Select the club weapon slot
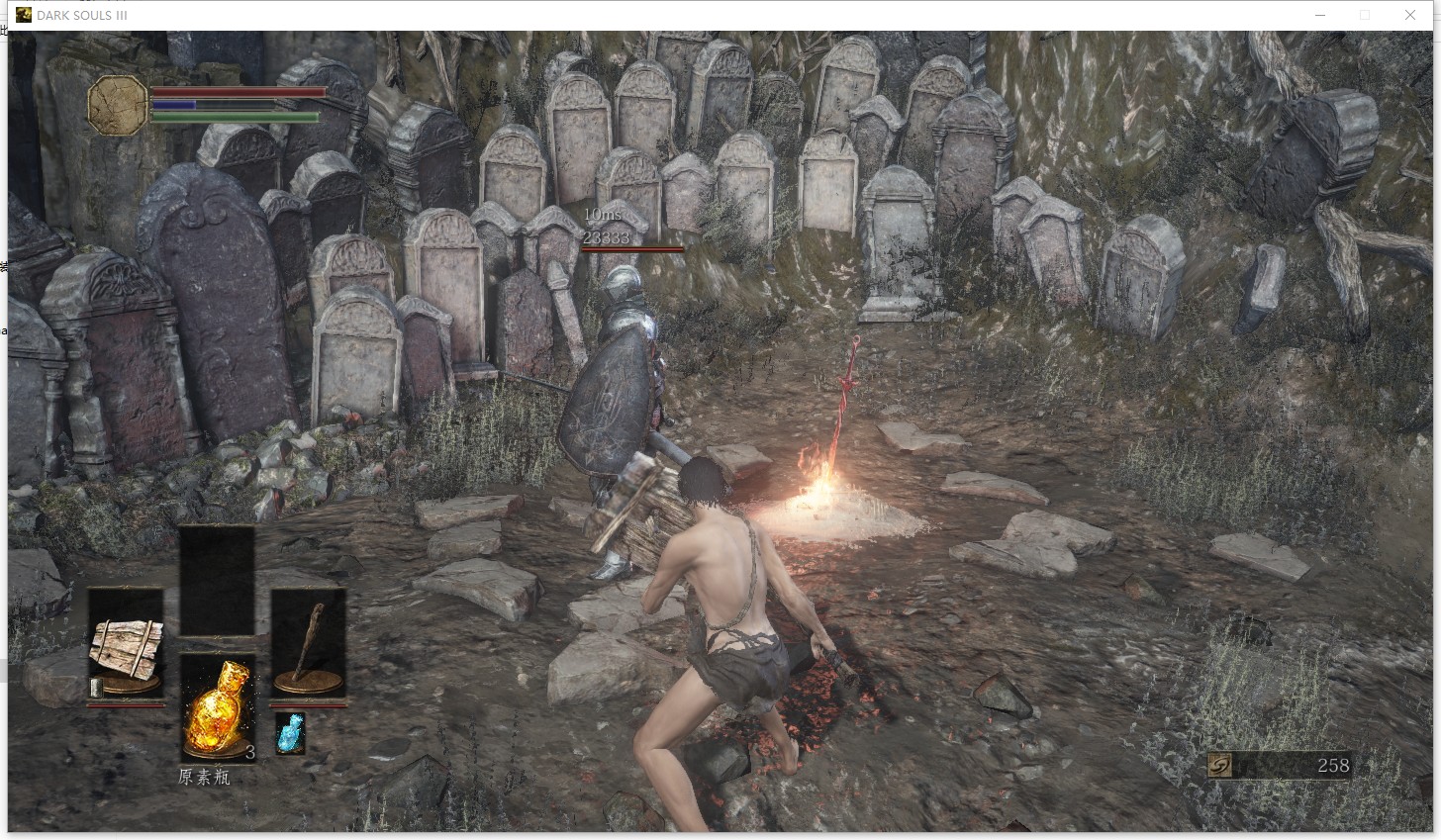The width and height of the screenshot is (1441, 840). coord(308,645)
